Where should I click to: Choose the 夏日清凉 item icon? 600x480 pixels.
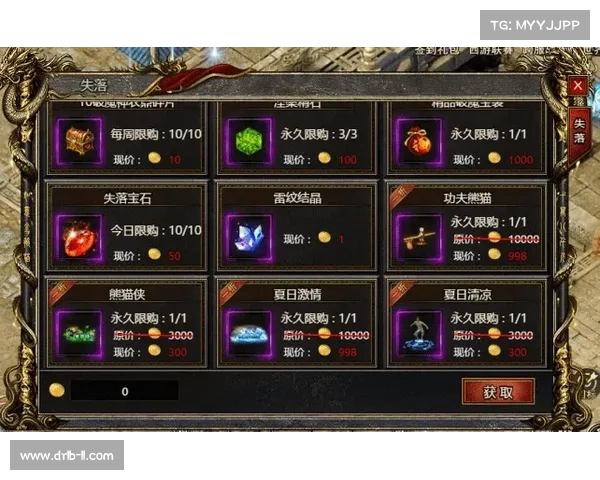point(415,332)
